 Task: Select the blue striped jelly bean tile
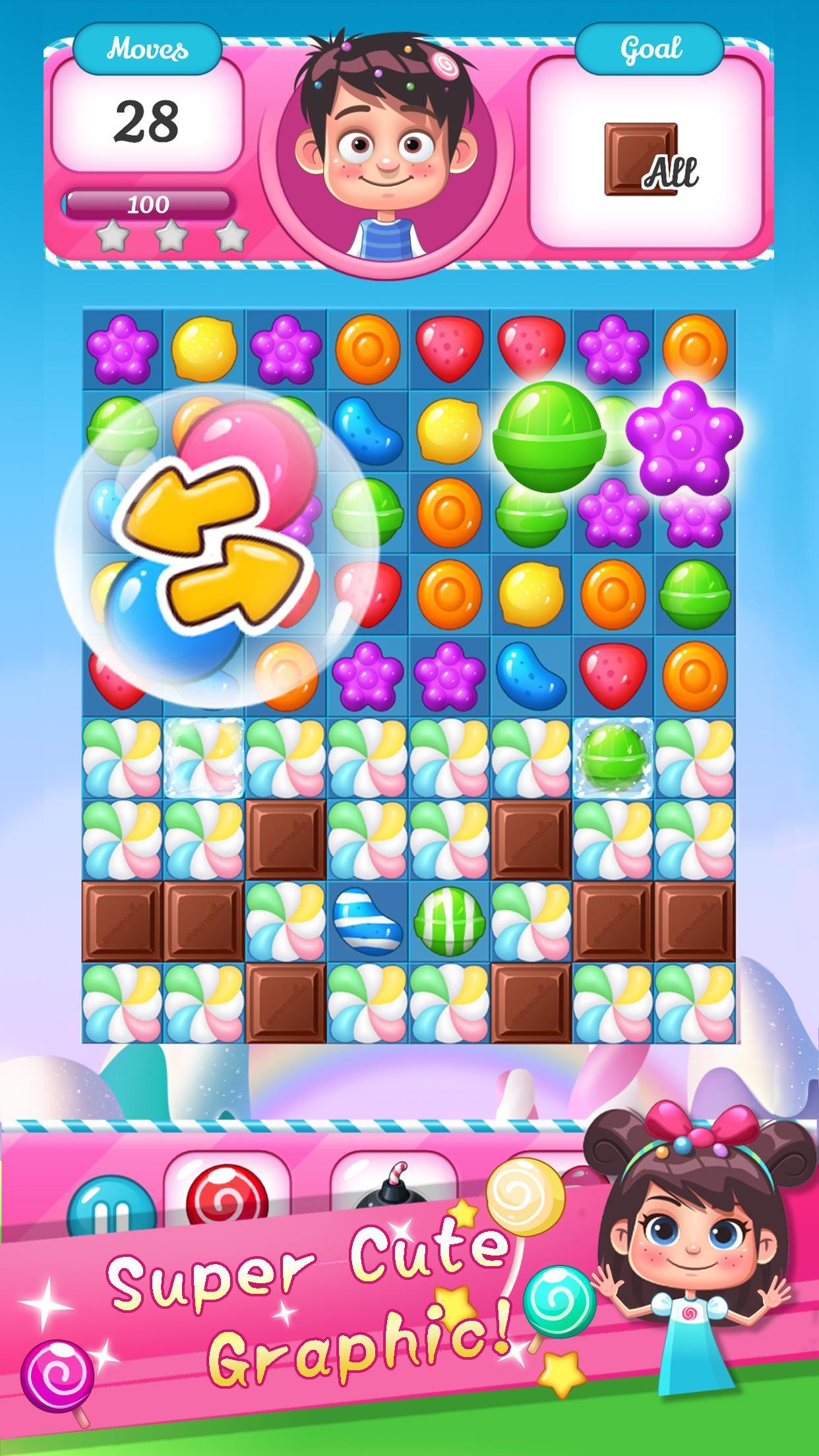367,921
